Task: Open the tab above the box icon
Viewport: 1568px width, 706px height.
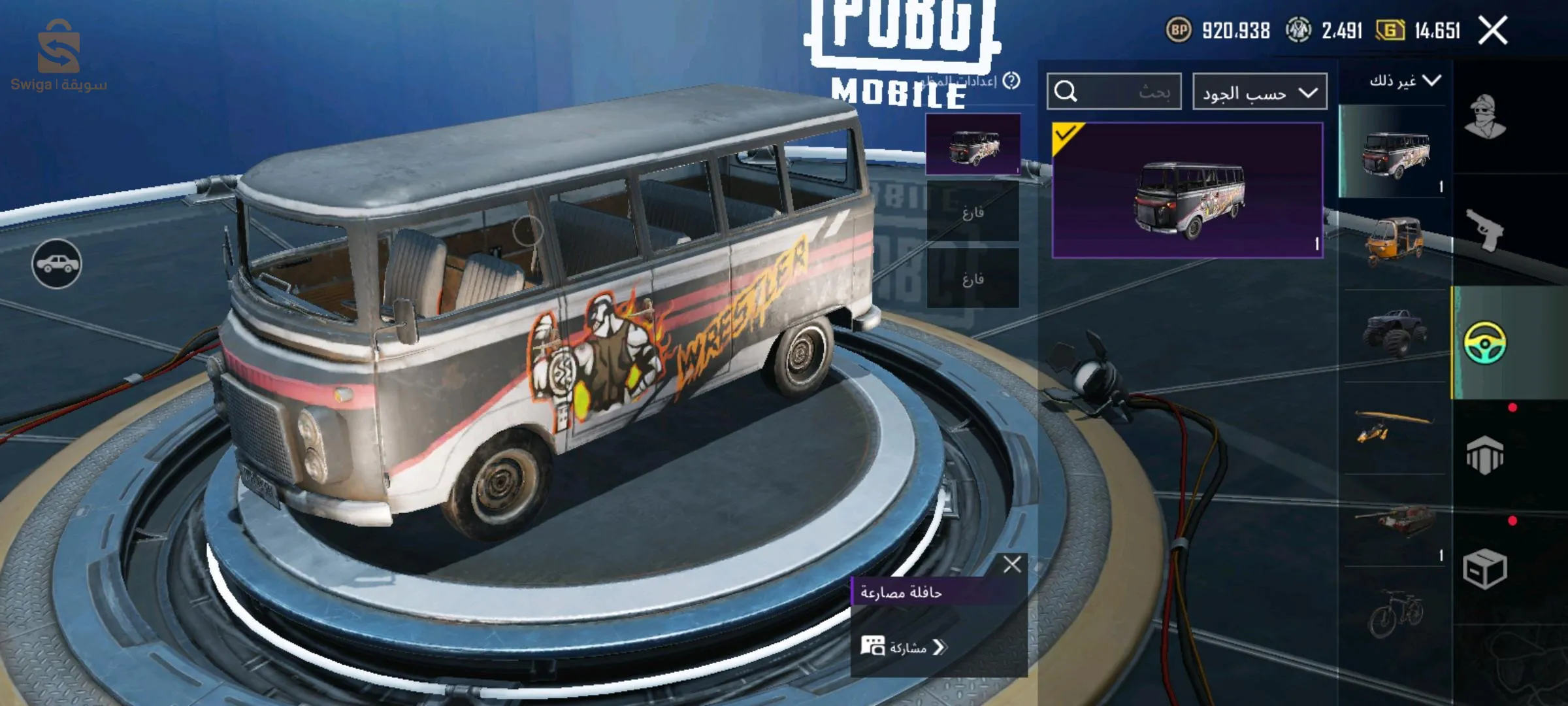Action: pos(1484,455)
